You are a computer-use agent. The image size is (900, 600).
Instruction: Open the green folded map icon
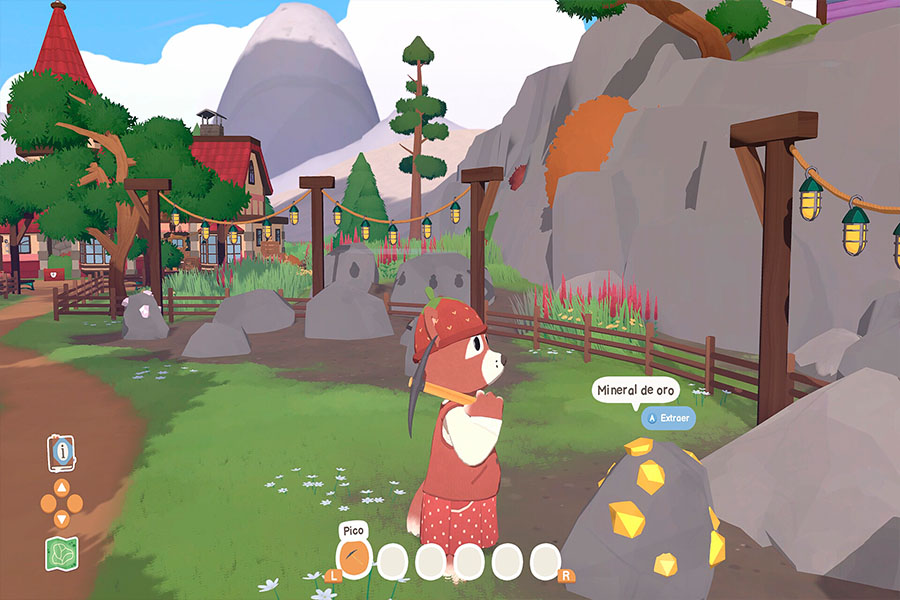(61, 553)
